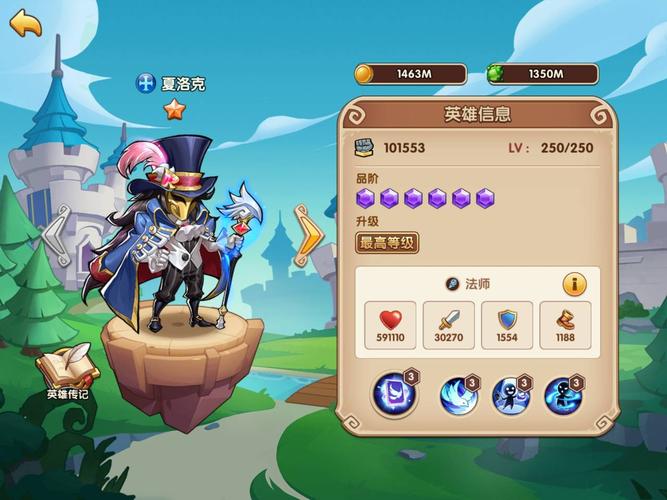667x500 pixels.
Task: Tap the gold coin currency bar
Action: [x=410, y=73]
